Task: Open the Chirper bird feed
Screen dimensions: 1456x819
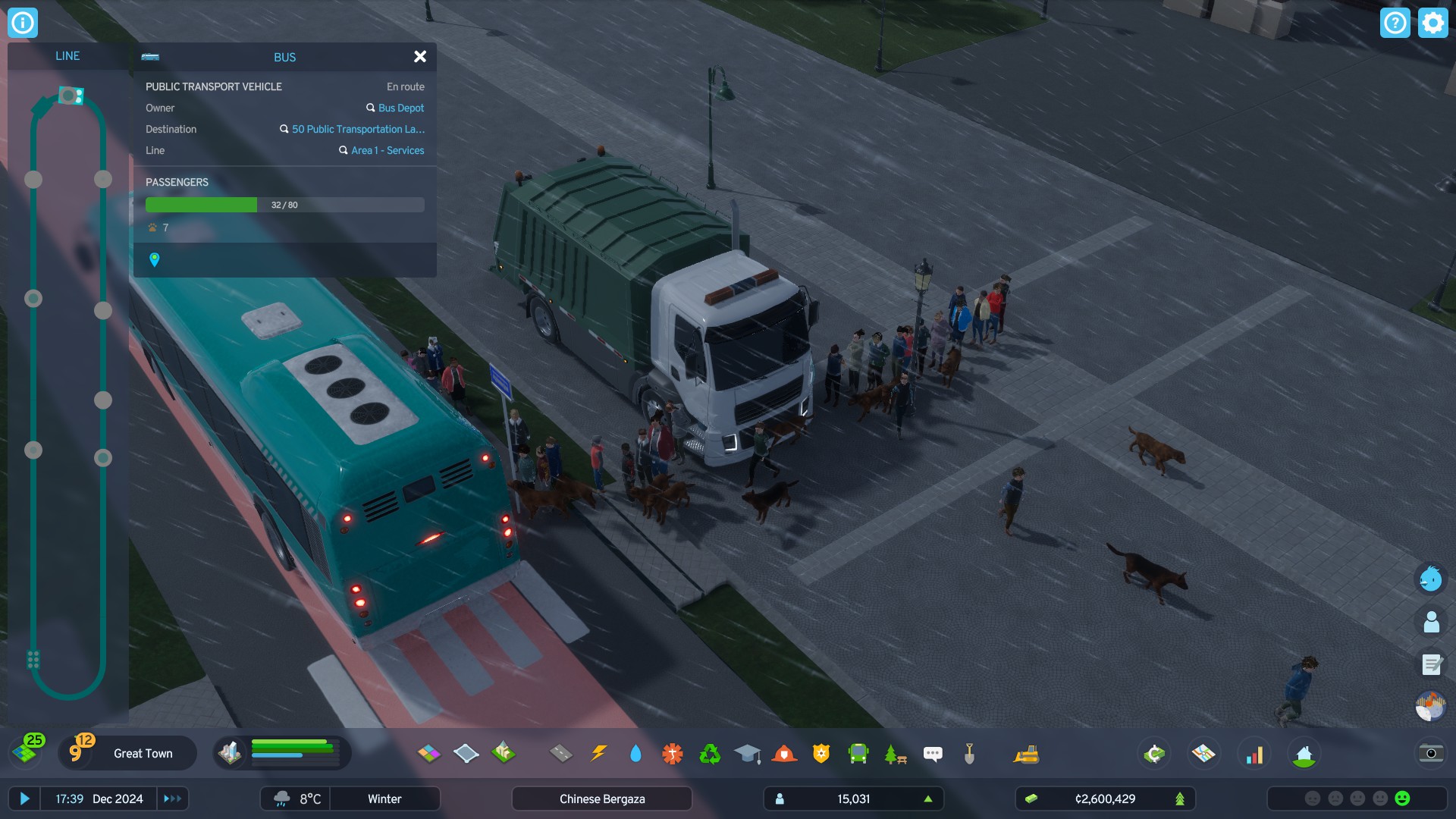Action: pos(1430,579)
